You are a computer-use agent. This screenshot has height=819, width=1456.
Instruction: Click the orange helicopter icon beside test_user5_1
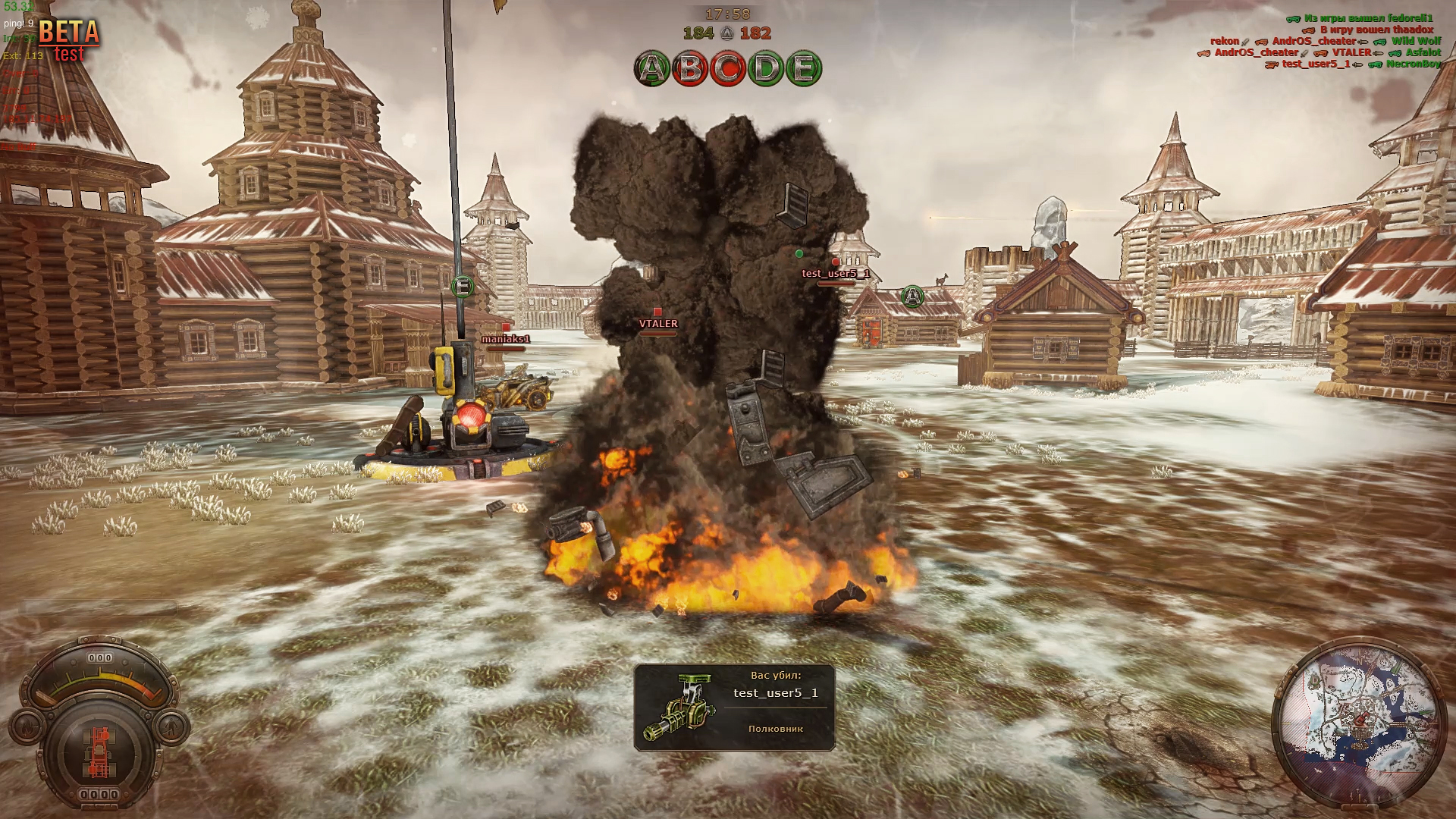click(1272, 65)
